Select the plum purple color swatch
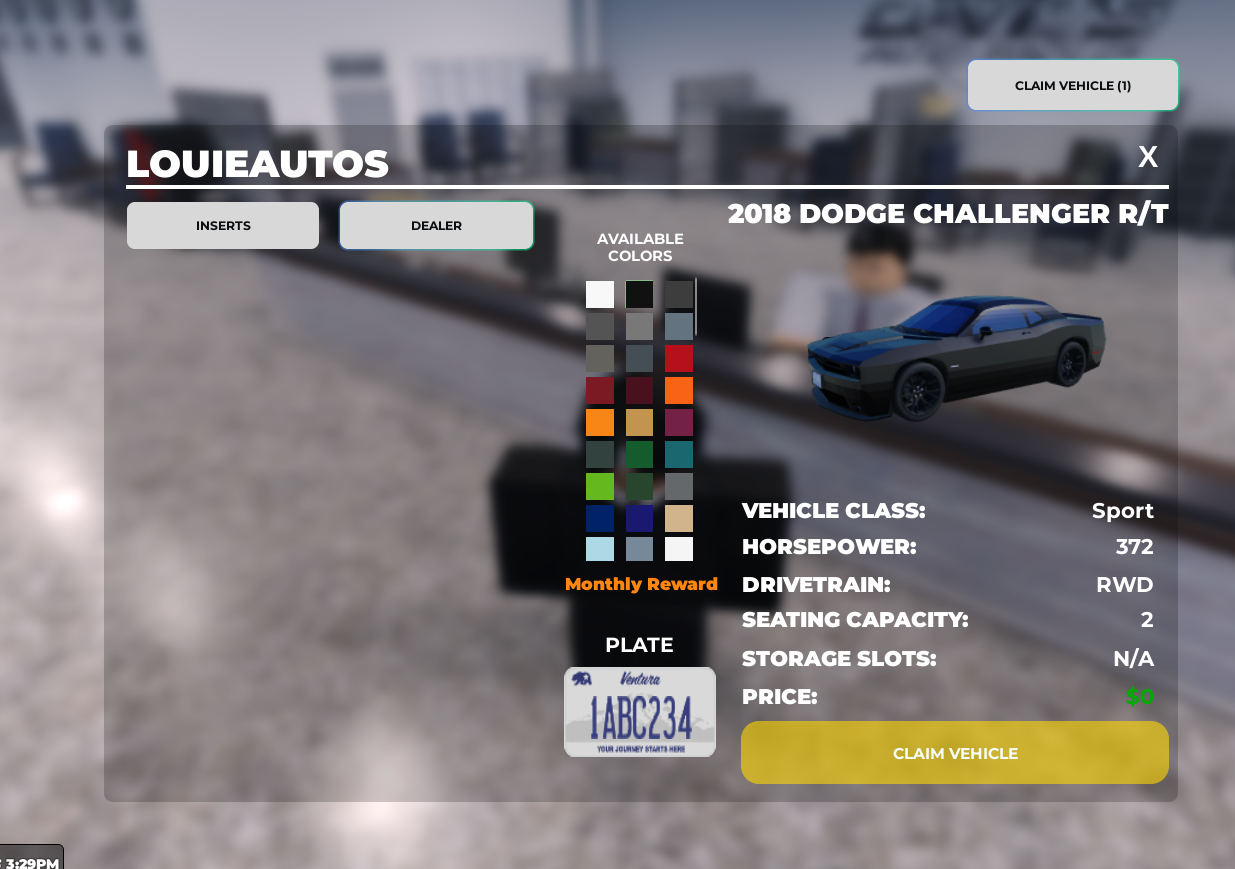The image size is (1235, 869). pyautogui.click(x=679, y=423)
